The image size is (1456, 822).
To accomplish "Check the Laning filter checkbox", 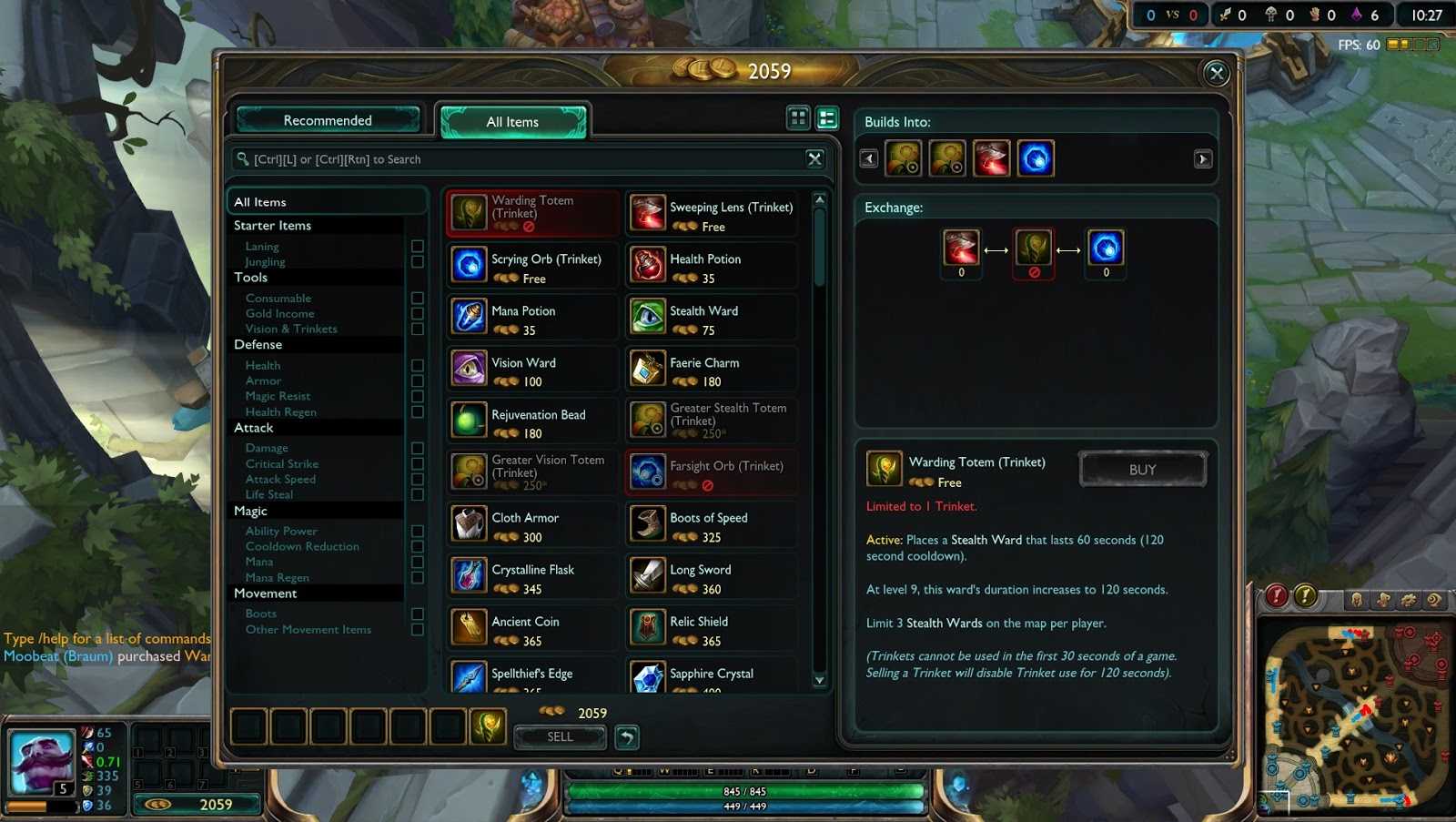I will [418, 246].
